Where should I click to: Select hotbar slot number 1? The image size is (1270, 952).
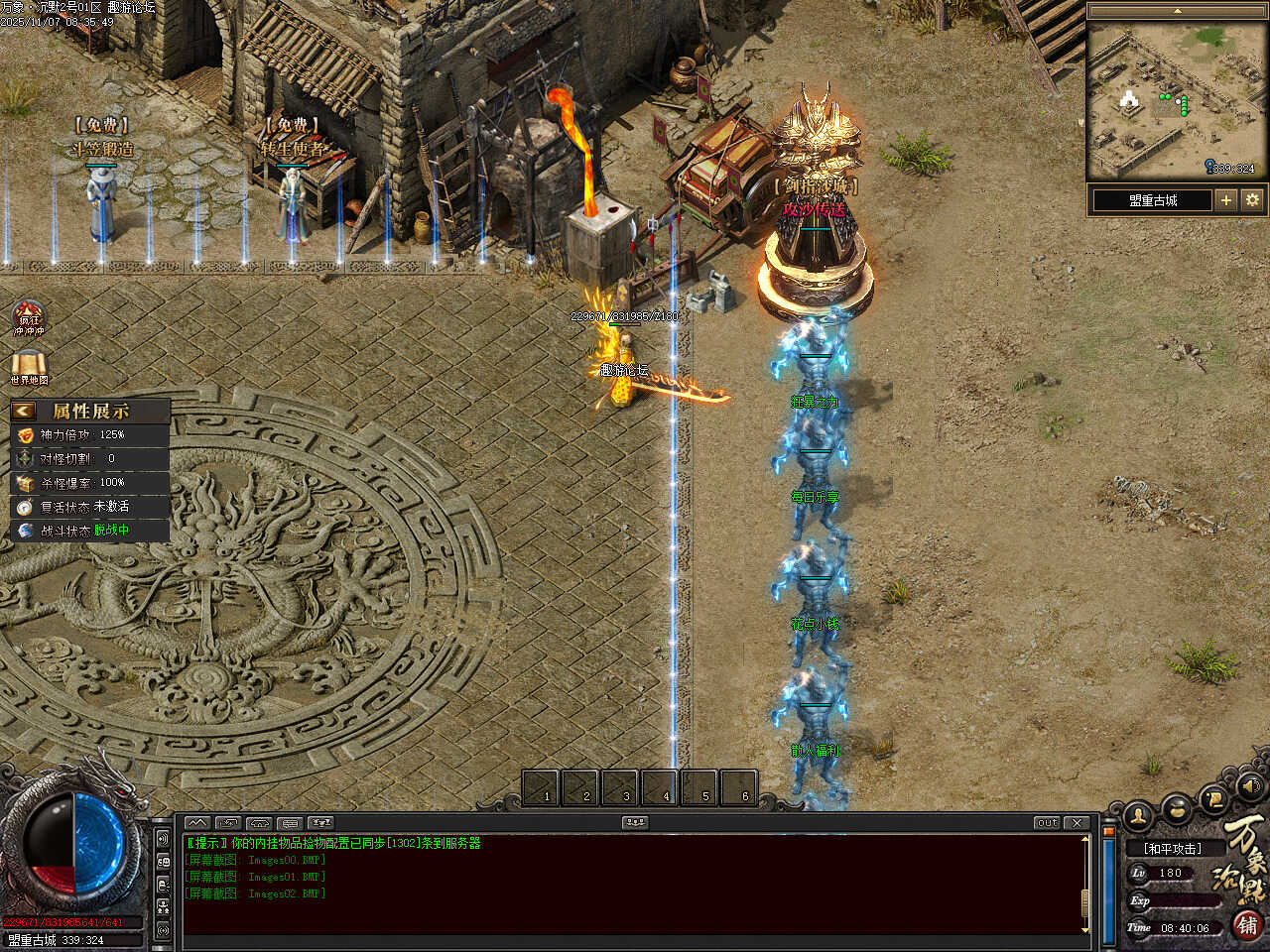[x=541, y=787]
